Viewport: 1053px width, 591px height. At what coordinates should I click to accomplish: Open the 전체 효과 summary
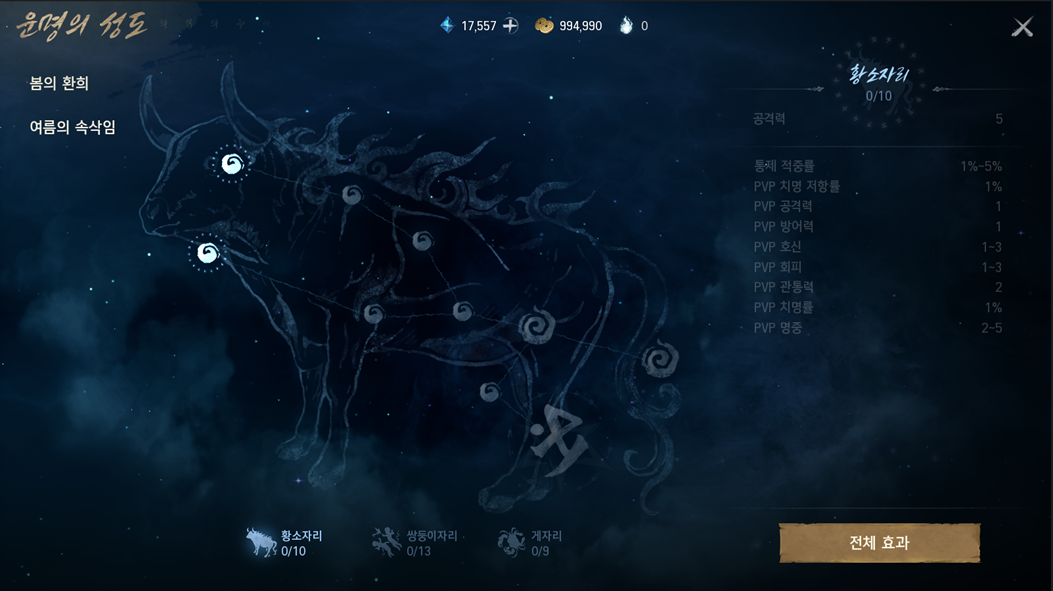coord(879,543)
